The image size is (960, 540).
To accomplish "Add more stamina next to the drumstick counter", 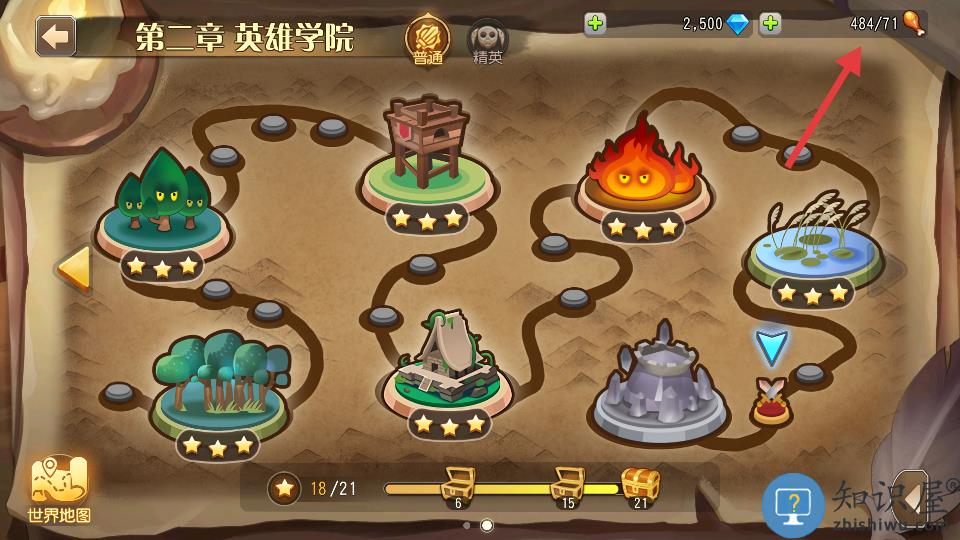I will click(x=770, y=24).
